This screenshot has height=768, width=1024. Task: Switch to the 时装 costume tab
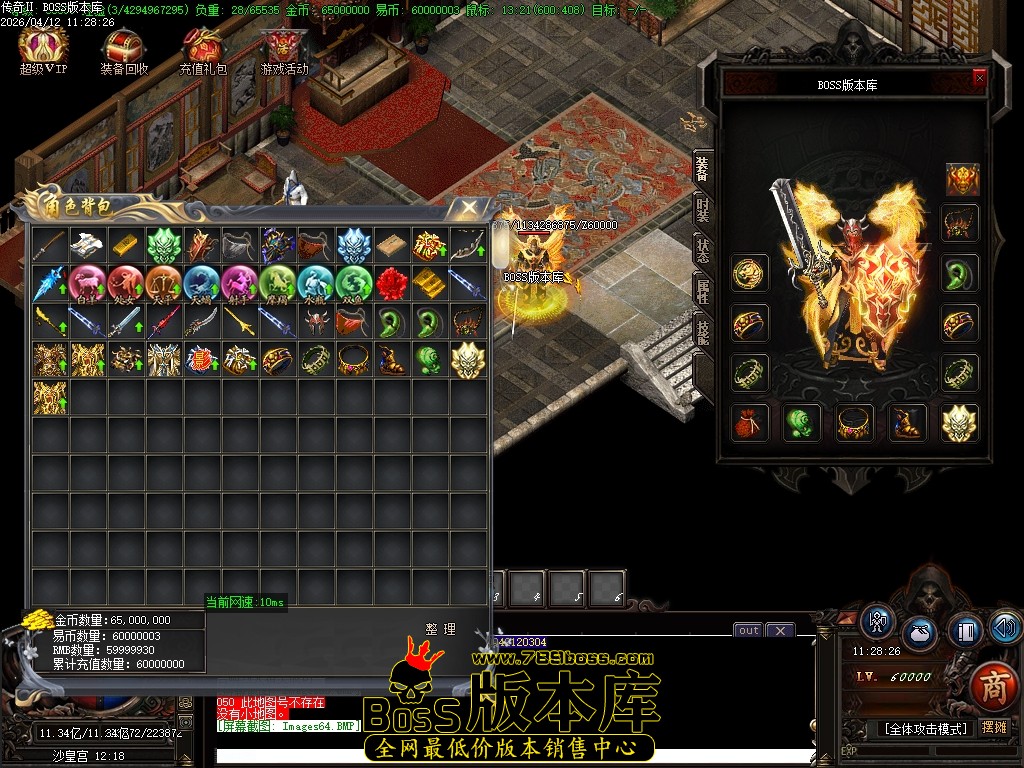703,210
